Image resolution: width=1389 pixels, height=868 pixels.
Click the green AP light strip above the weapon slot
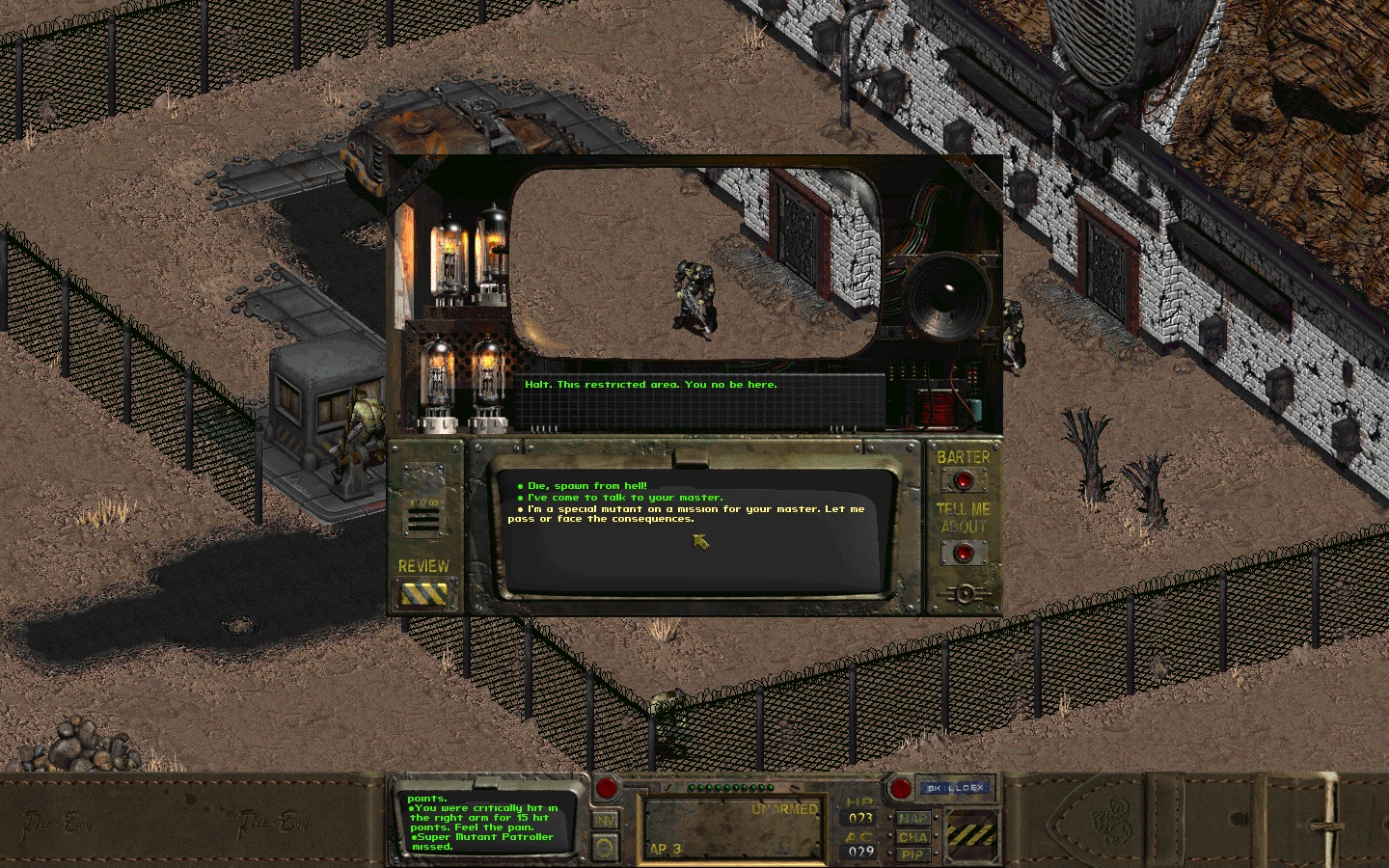click(x=733, y=786)
